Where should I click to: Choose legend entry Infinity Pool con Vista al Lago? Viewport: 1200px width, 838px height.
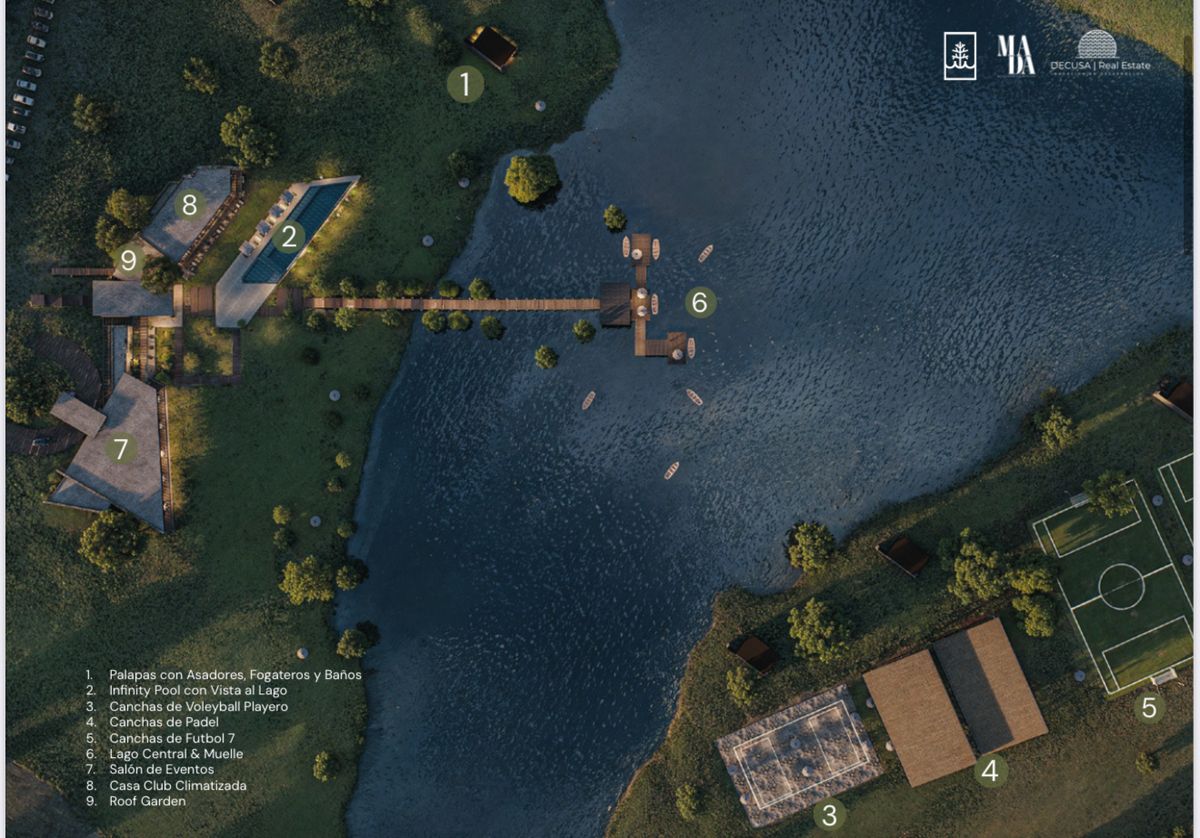[198, 691]
